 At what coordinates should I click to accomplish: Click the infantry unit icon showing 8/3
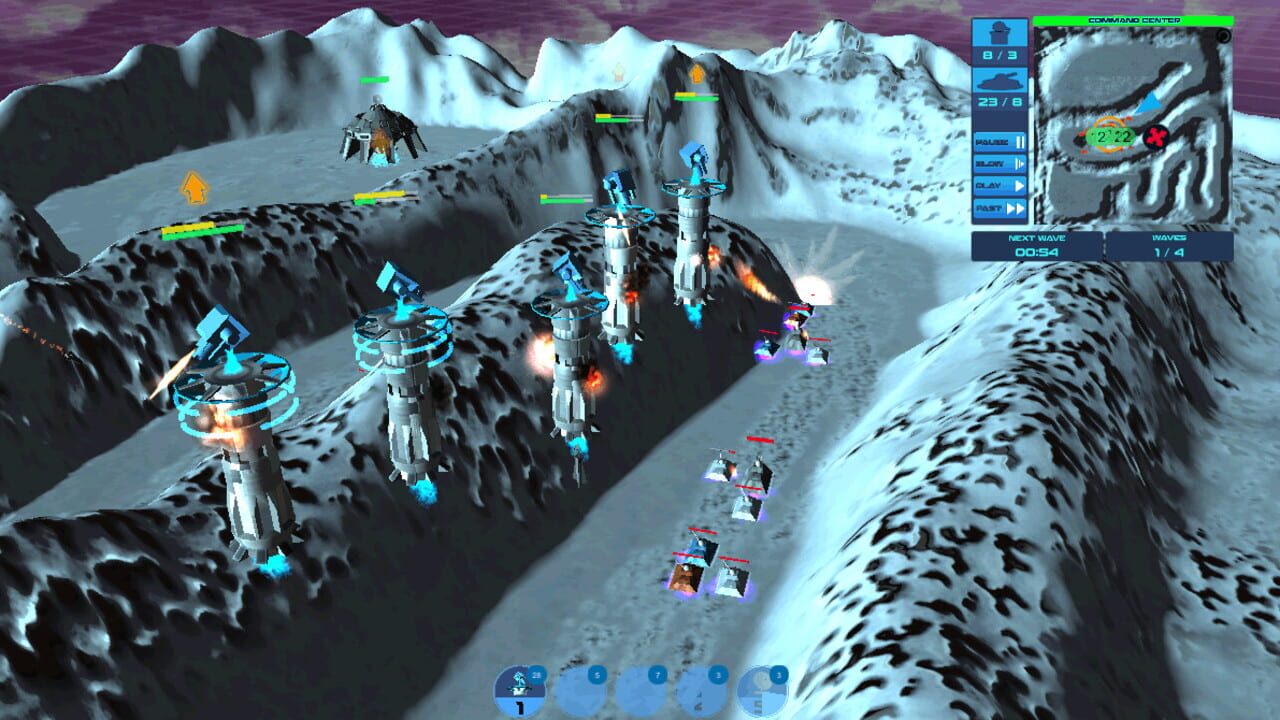[999, 45]
